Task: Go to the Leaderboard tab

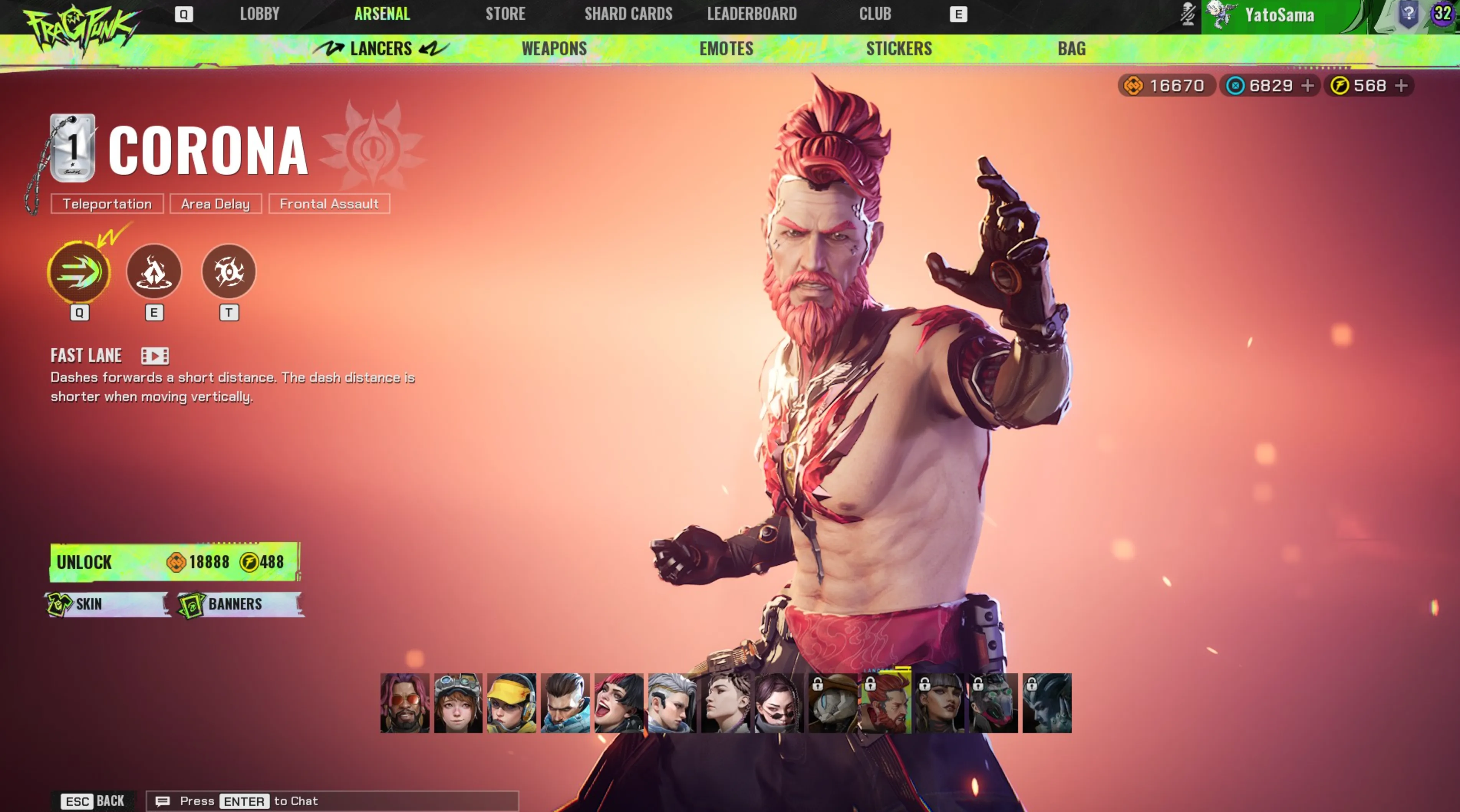Action: [751, 14]
